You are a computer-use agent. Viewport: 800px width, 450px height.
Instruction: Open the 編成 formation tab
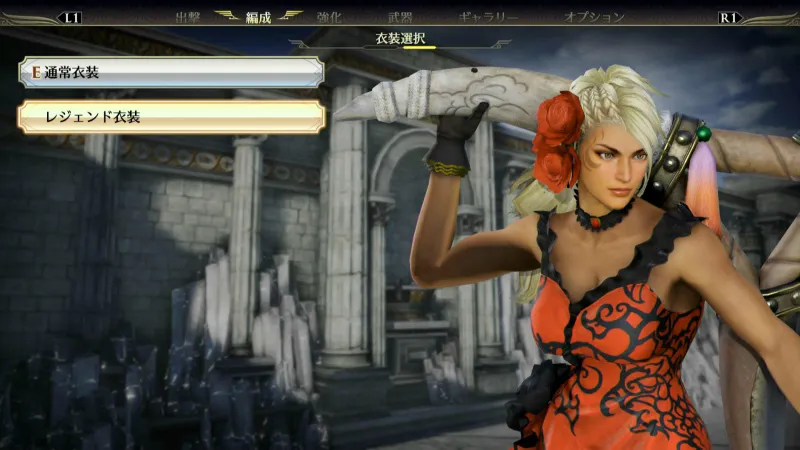pyautogui.click(x=259, y=17)
